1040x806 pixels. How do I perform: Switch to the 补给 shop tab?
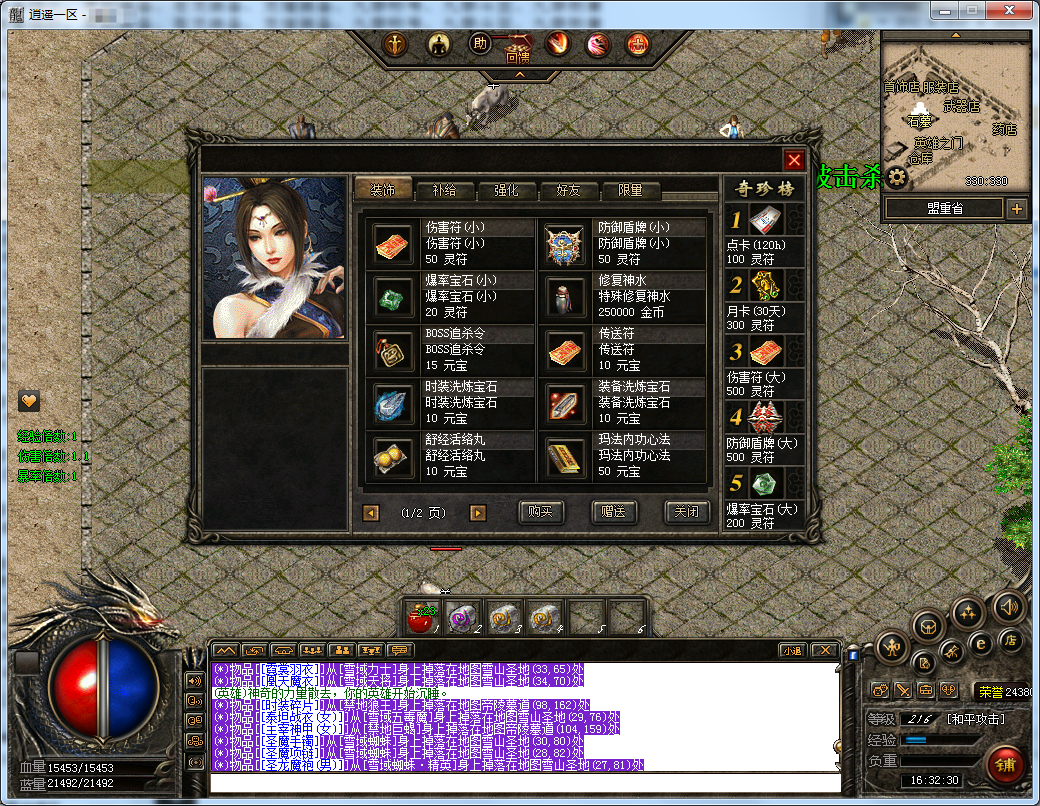tap(445, 190)
